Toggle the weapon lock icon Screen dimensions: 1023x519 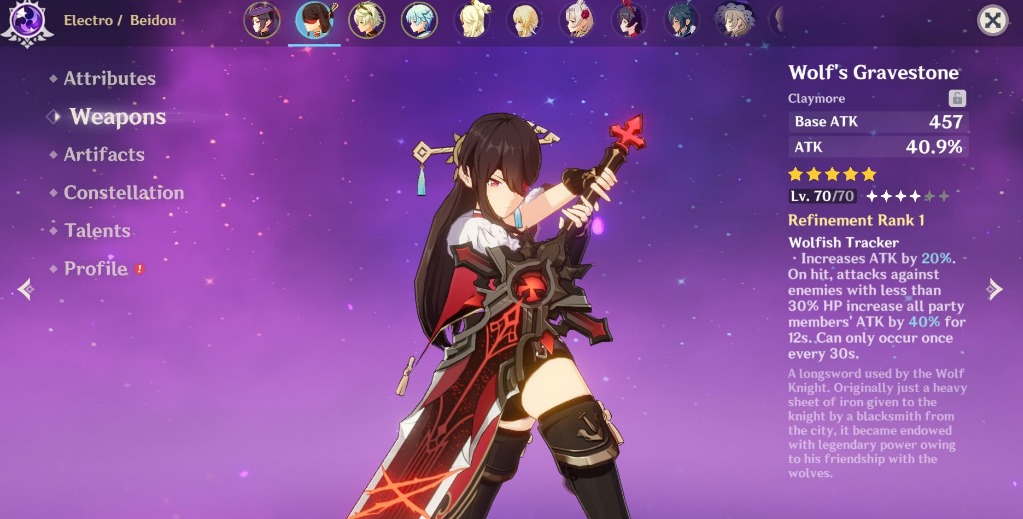coord(957,98)
